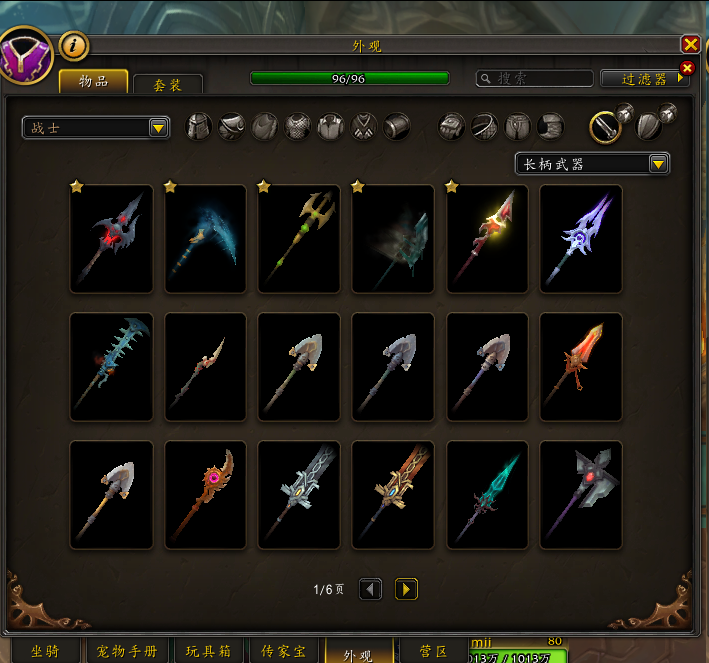
Task: Select the helmet slot icon
Action: 199,126
